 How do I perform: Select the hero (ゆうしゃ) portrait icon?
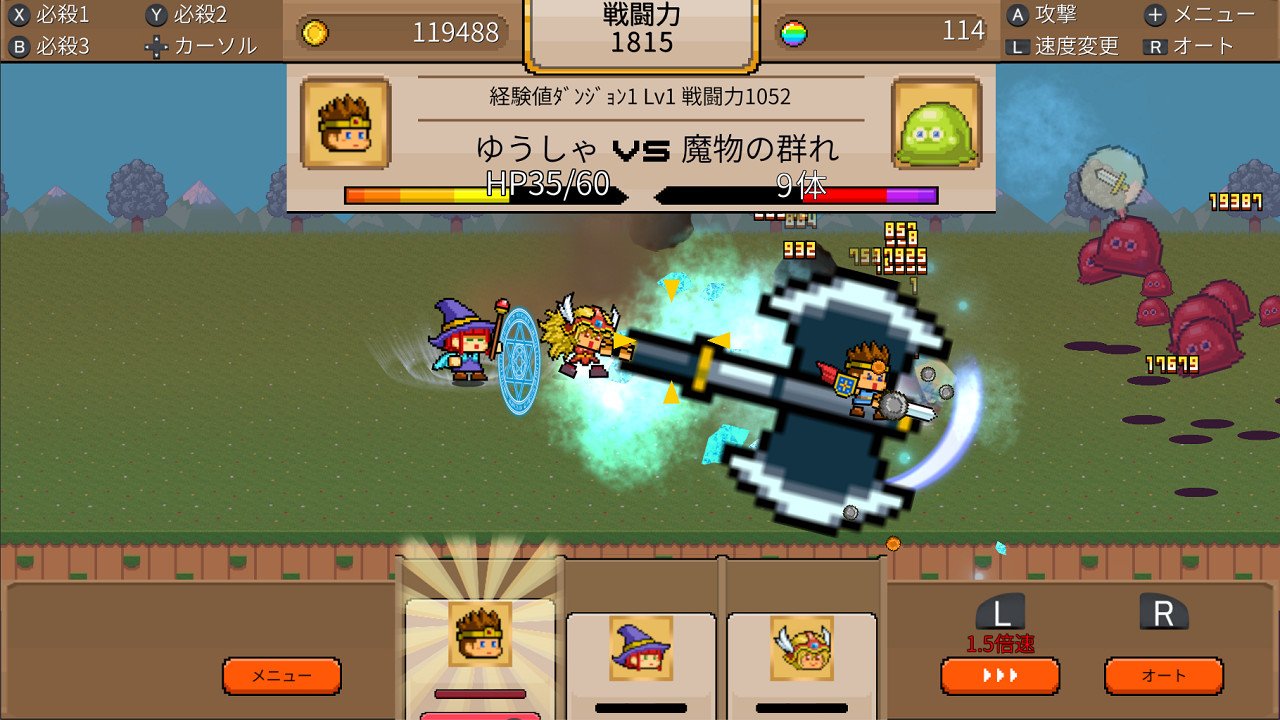480,633
